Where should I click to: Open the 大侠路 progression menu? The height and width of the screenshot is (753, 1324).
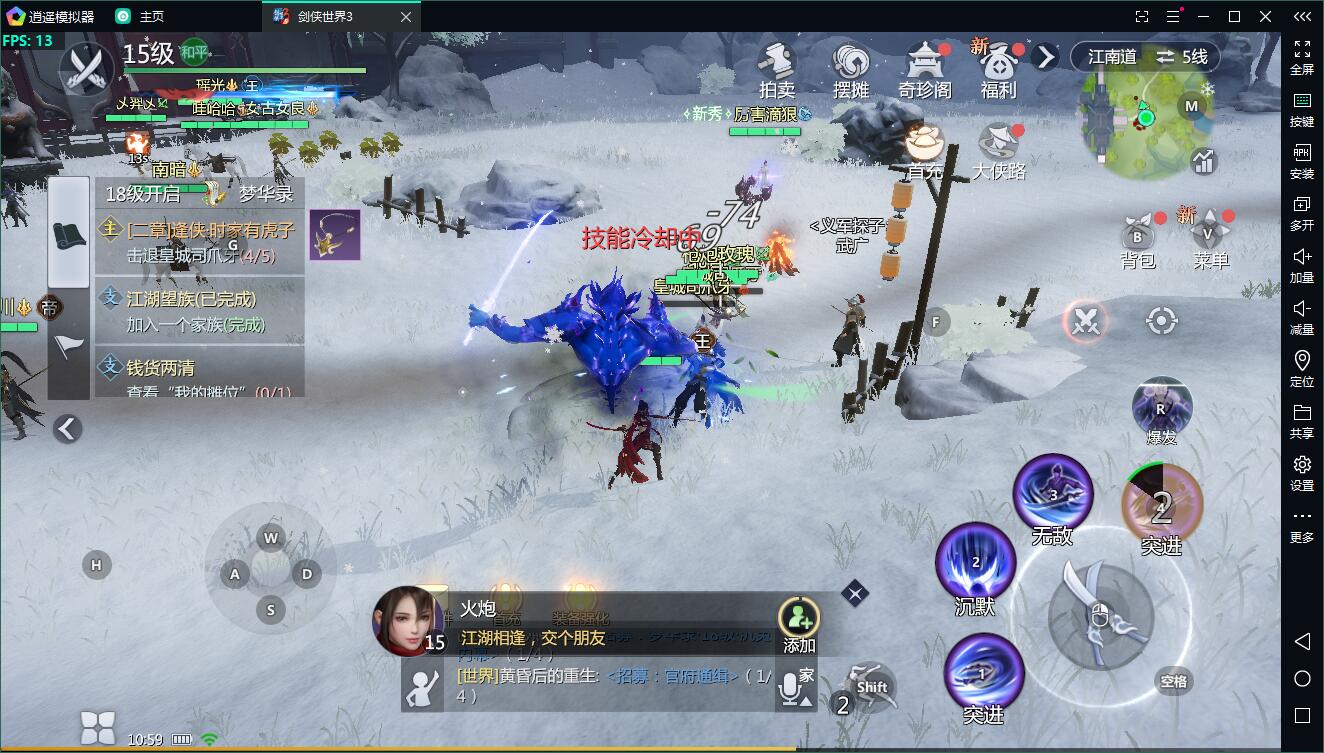(x=999, y=151)
